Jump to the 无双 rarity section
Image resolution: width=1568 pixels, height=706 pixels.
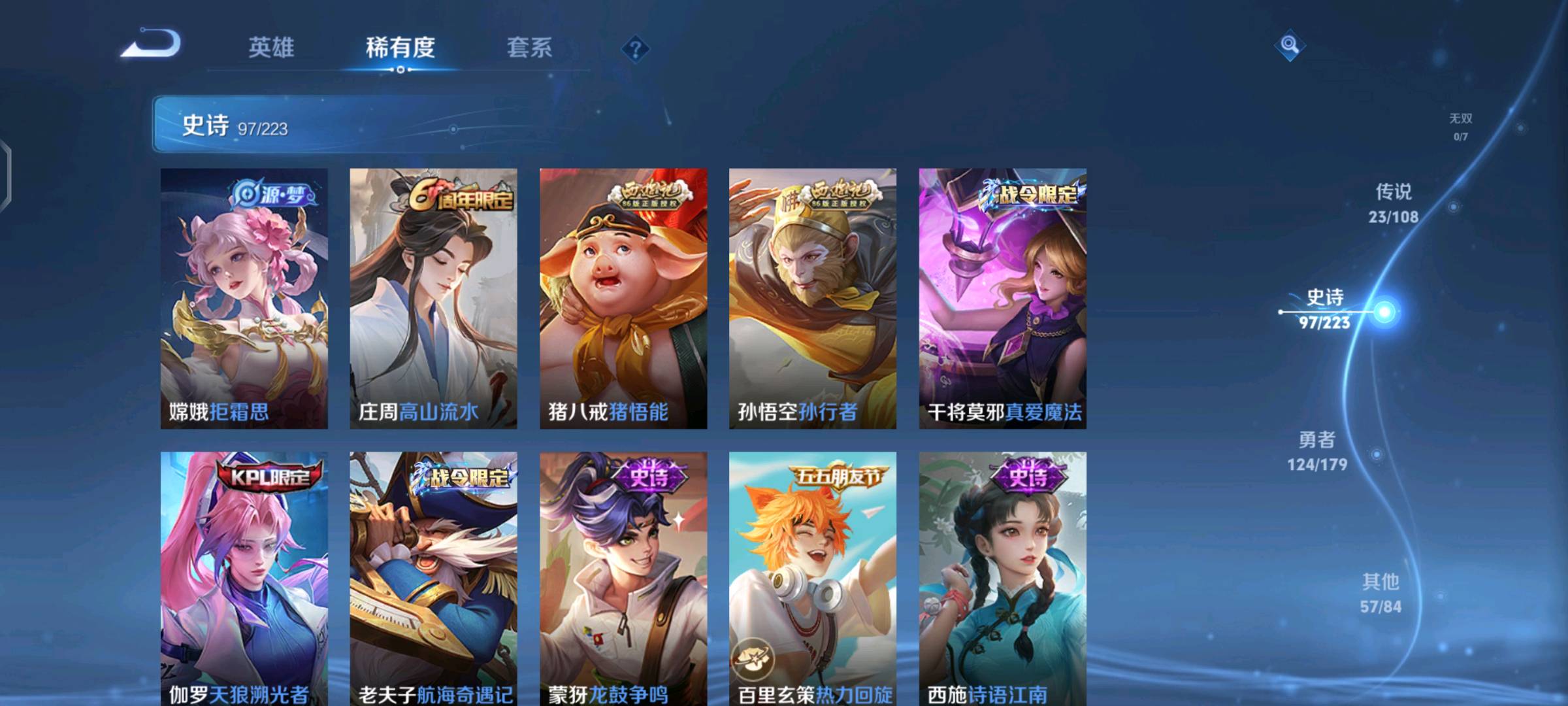click(1461, 127)
